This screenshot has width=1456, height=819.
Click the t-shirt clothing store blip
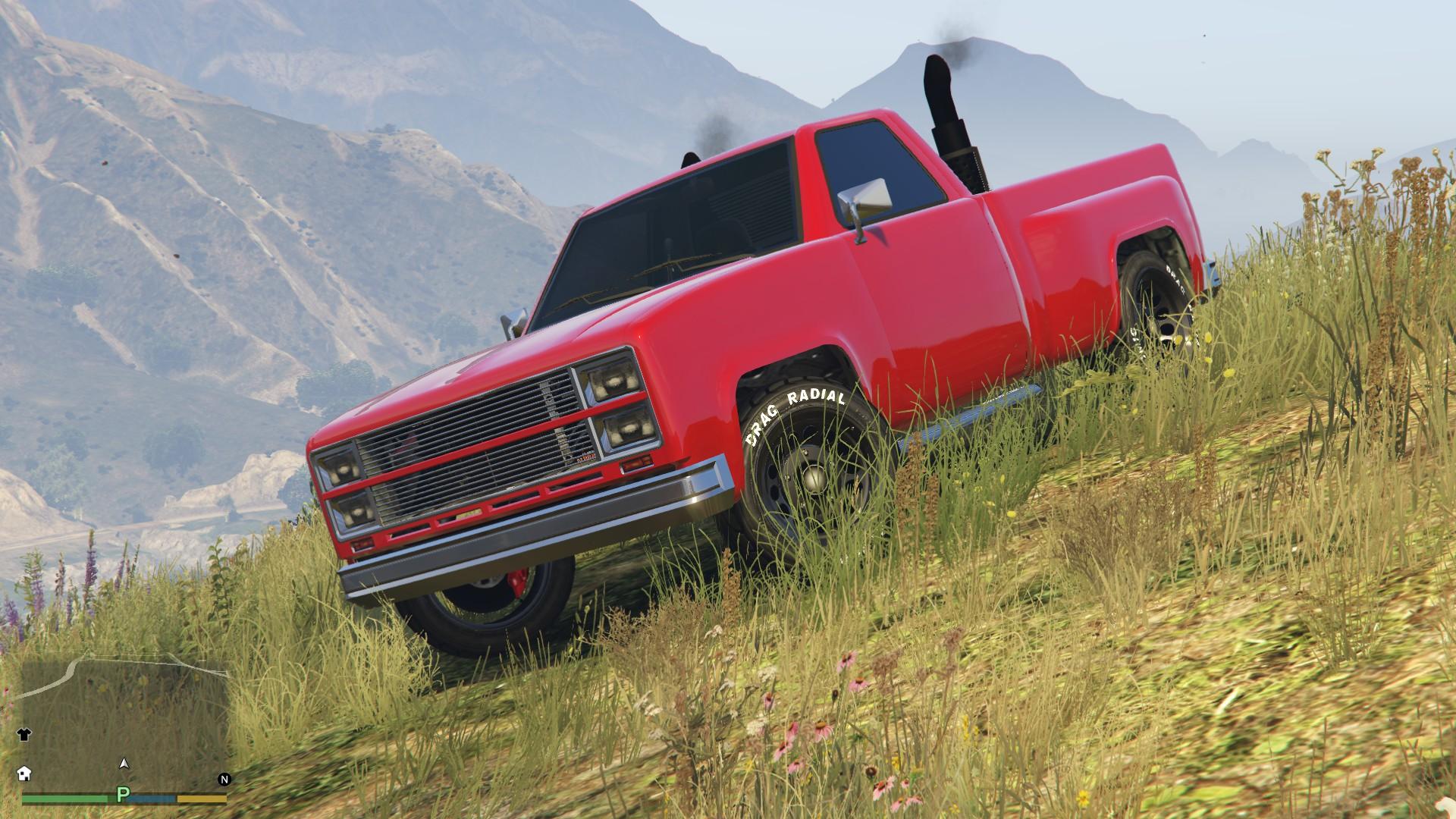point(24,733)
